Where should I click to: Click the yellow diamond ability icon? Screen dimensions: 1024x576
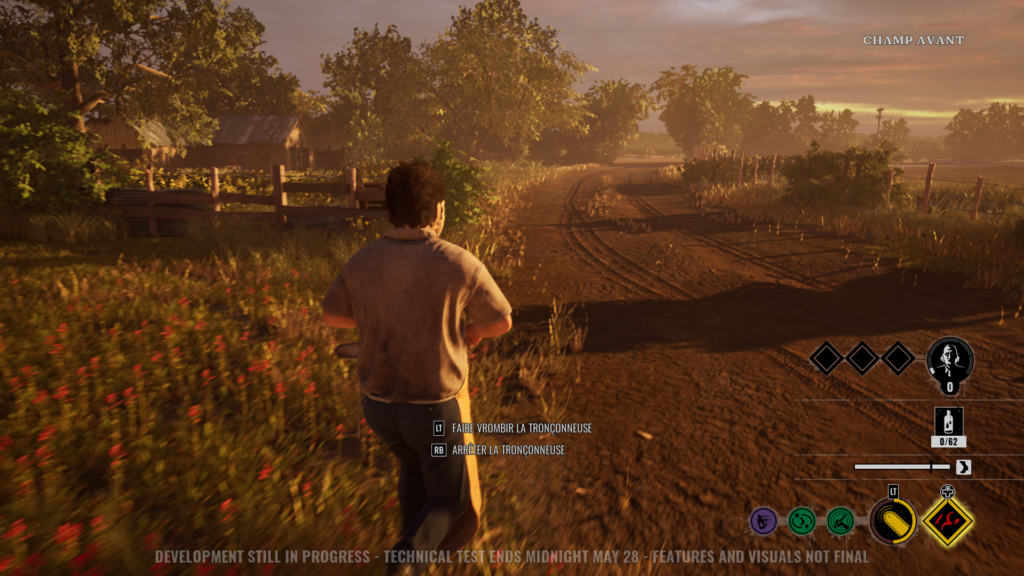pyautogui.click(x=947, y=521)
